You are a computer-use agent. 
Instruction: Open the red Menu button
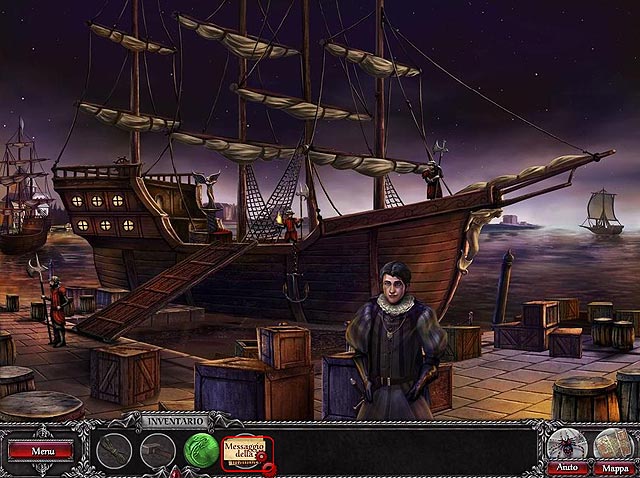pos(41,451)
